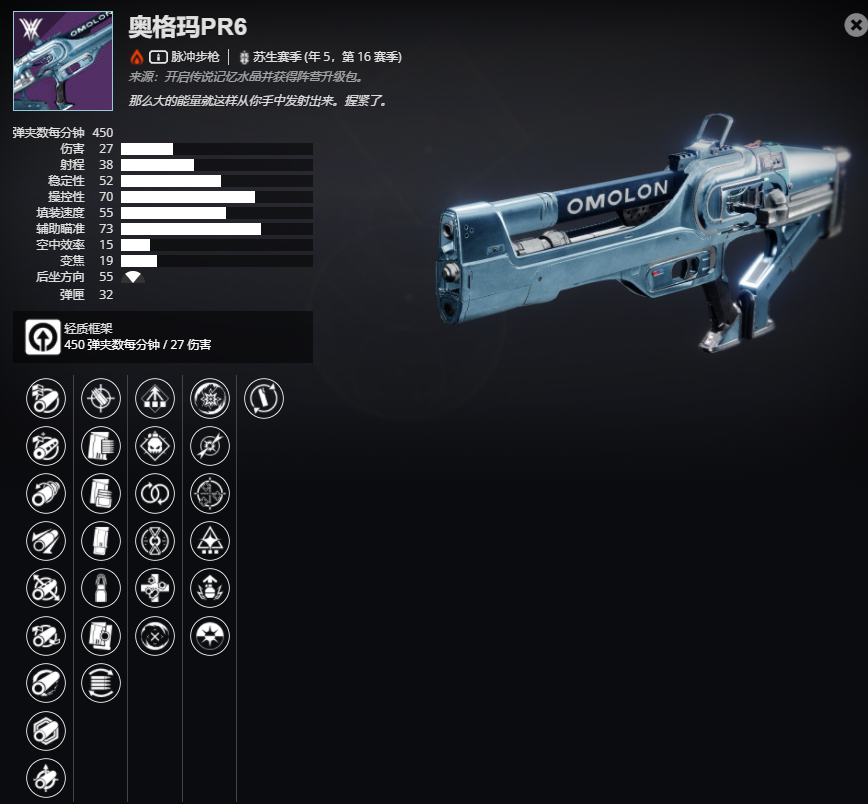Select the skull-in-diamond perk icon
868x804 pixels.
point(155,445)
